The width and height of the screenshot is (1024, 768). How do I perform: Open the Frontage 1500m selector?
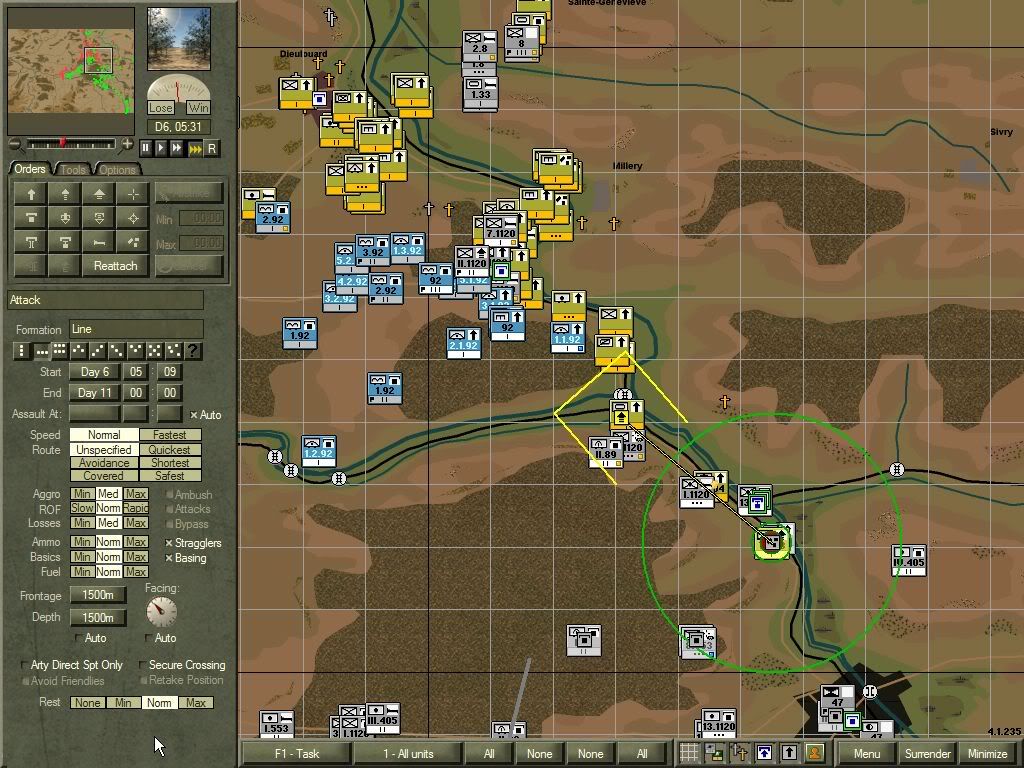point(97,596)
